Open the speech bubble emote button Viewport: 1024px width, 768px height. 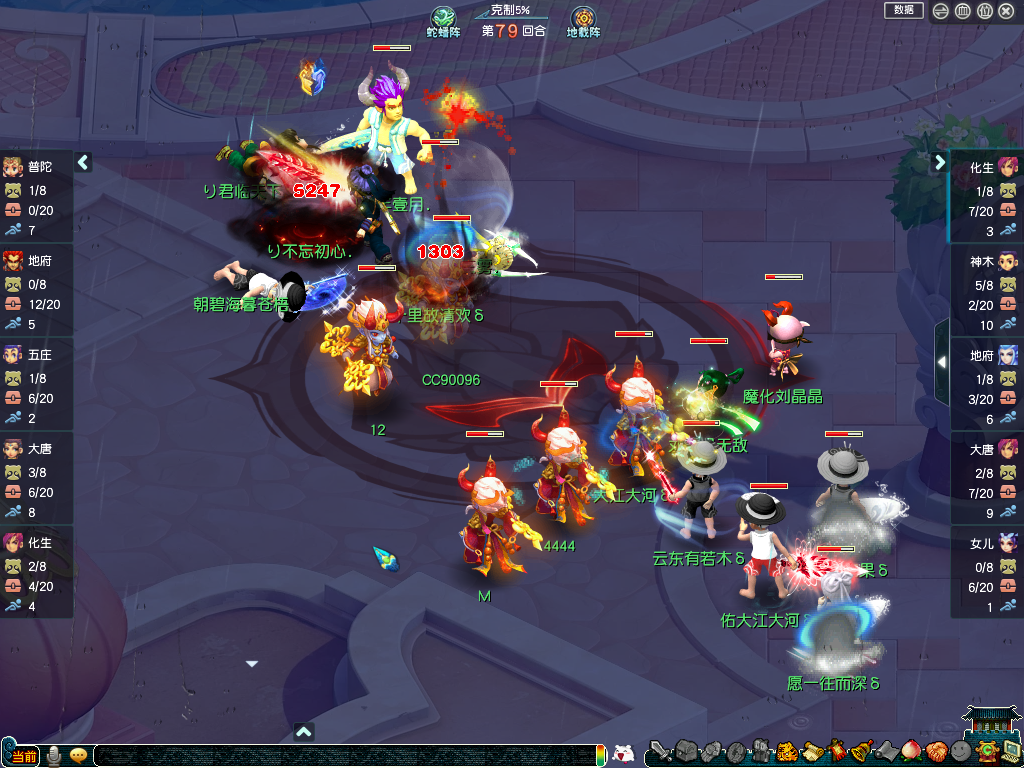pos(78,755)
